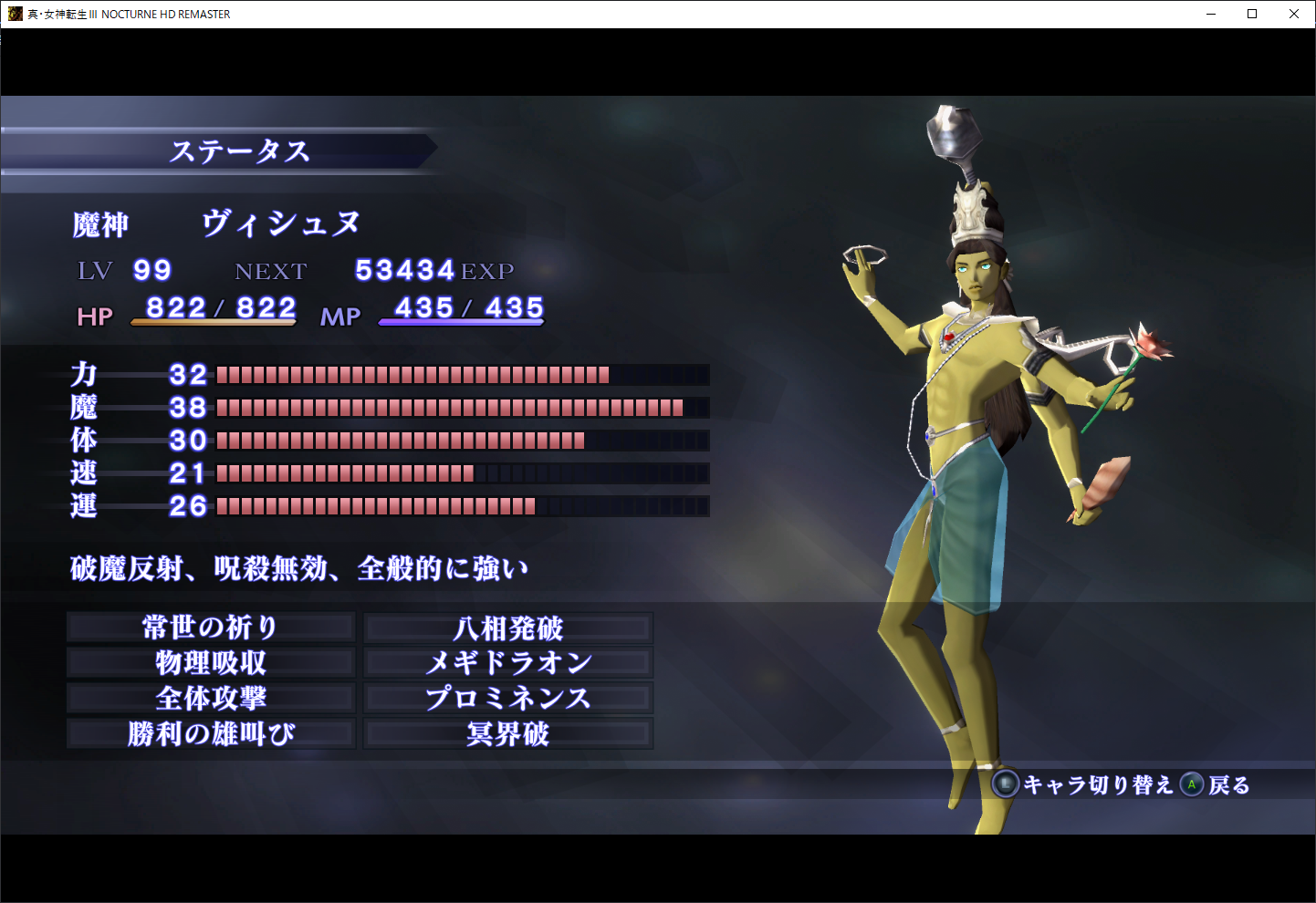Pick the 勝利の雄叫び skill entry

pos(211,734)
